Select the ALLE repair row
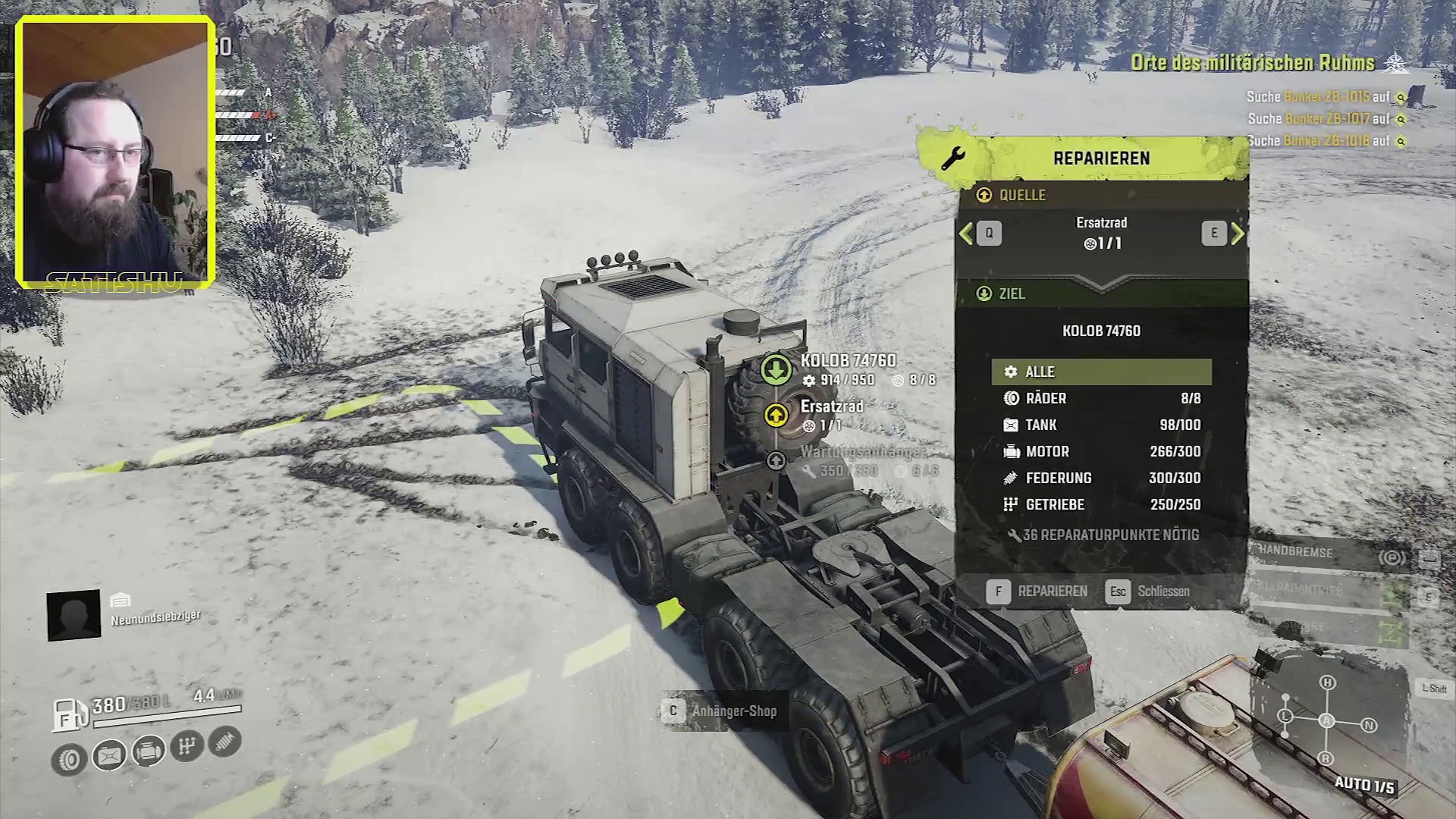The height and width of the screenshot is (819, 1456). [1101, 372]
